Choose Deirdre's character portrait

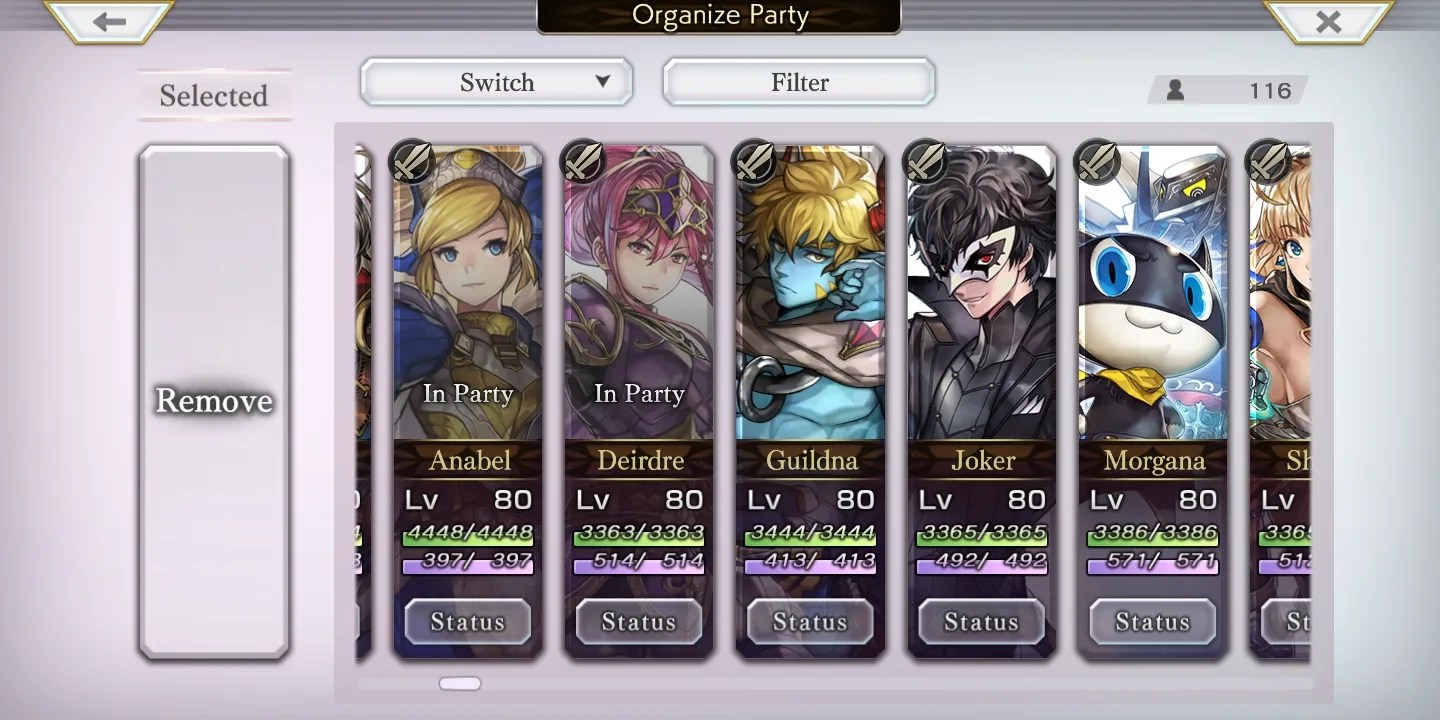[639, 300]
